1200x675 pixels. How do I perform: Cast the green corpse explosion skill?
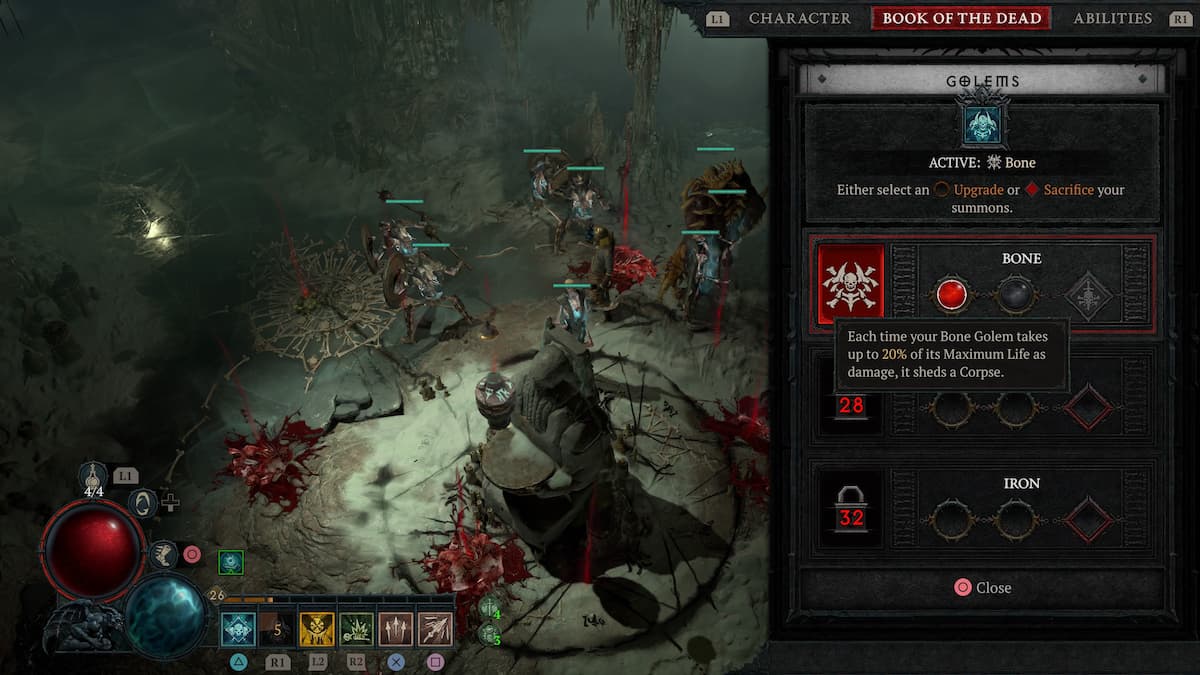tap(357, 630)
